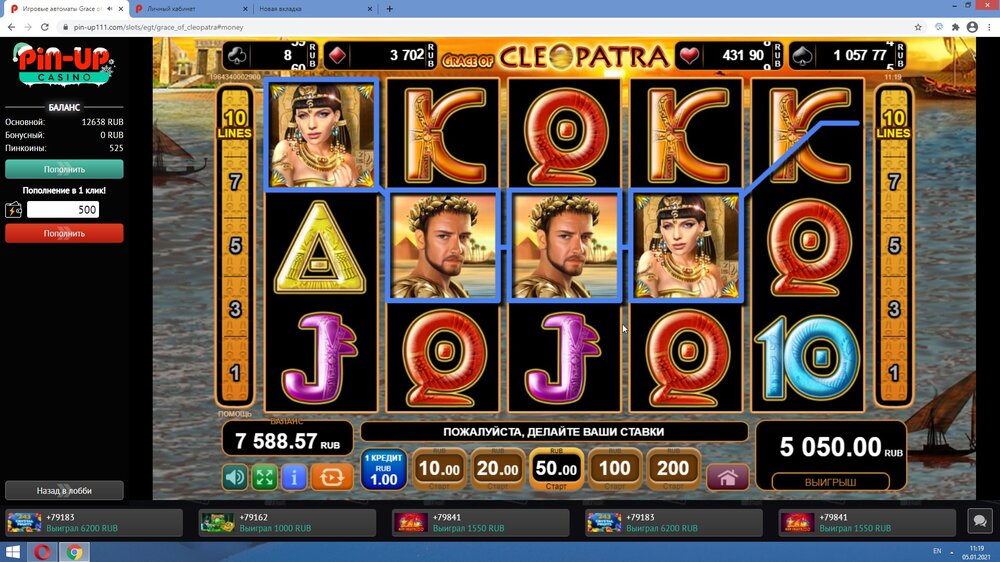Choose the 50.00 bet button
This screenshot has width=1000, height=562.
tap(556, 469)
